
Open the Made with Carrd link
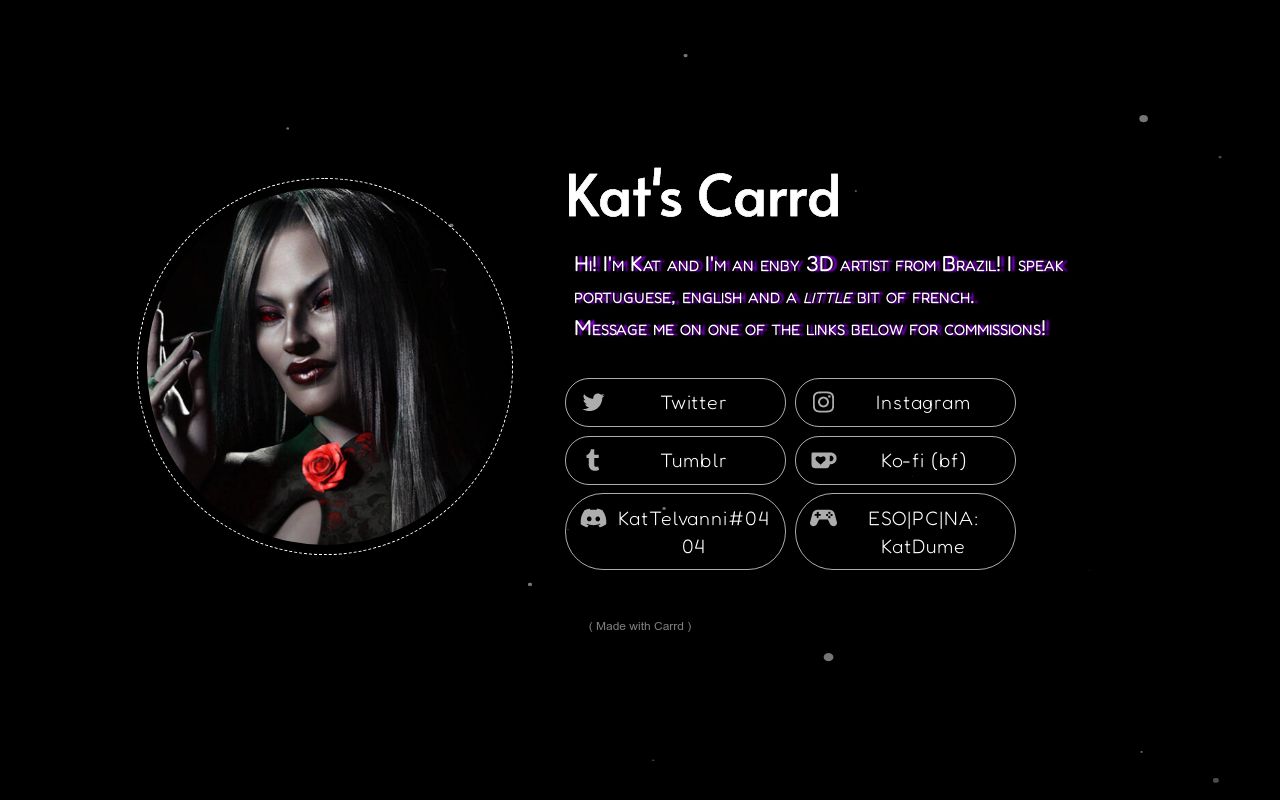tap(639, 626)
